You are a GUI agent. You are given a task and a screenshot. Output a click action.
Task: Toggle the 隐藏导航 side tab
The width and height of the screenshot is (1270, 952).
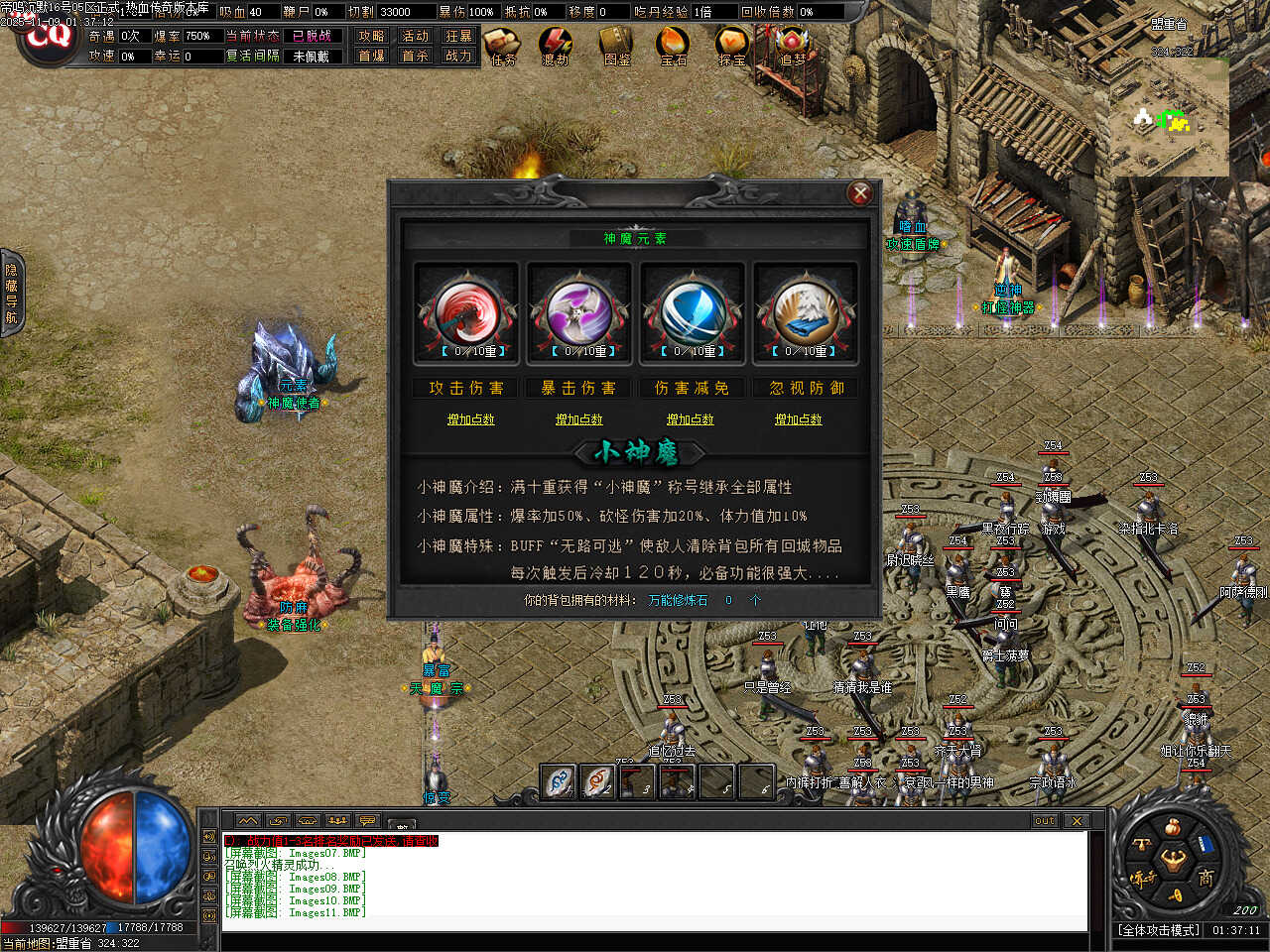click(x=11, y=294)
